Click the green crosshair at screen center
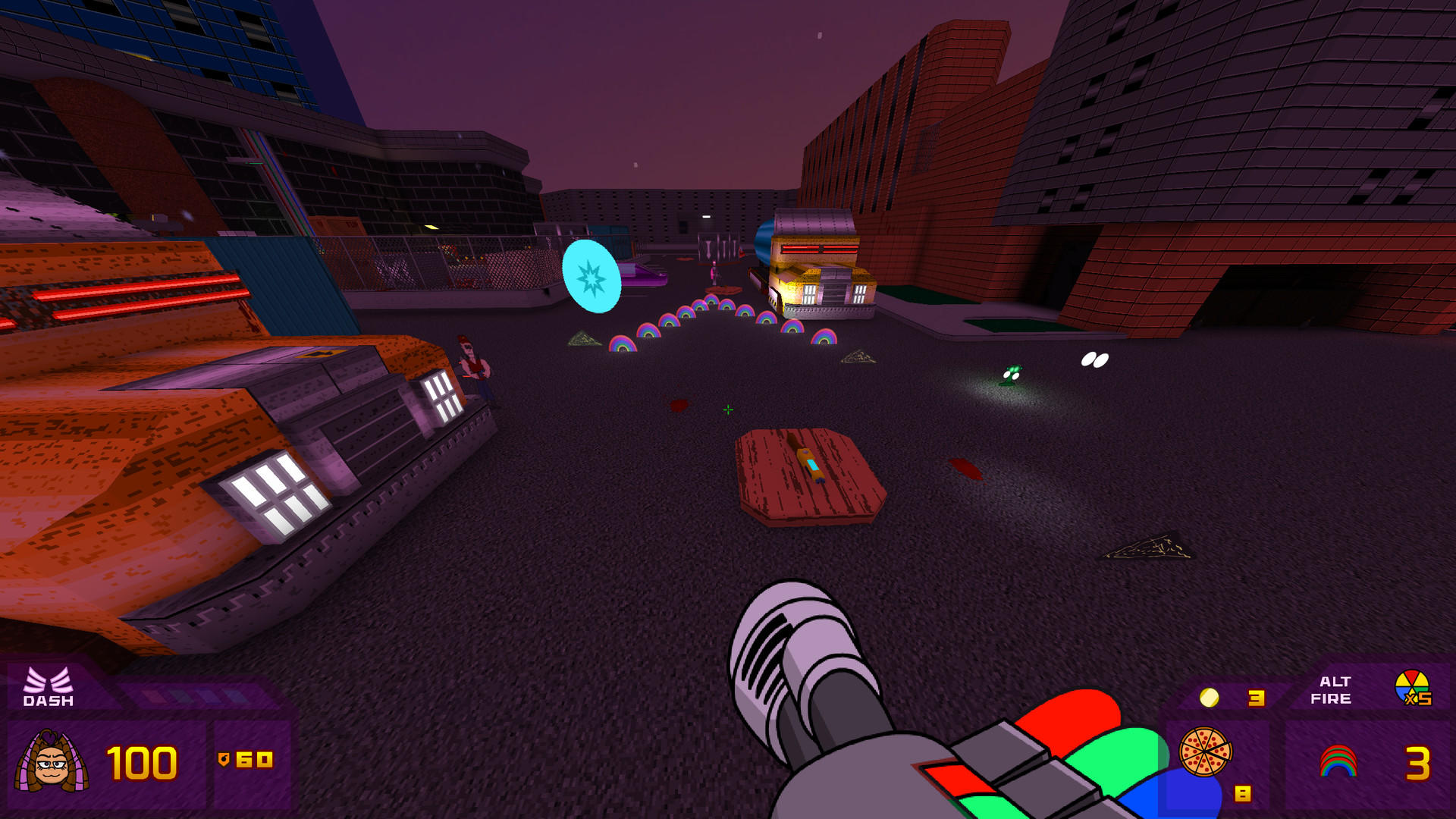This screenshot has height=819, width=1456. click(727, 409)
